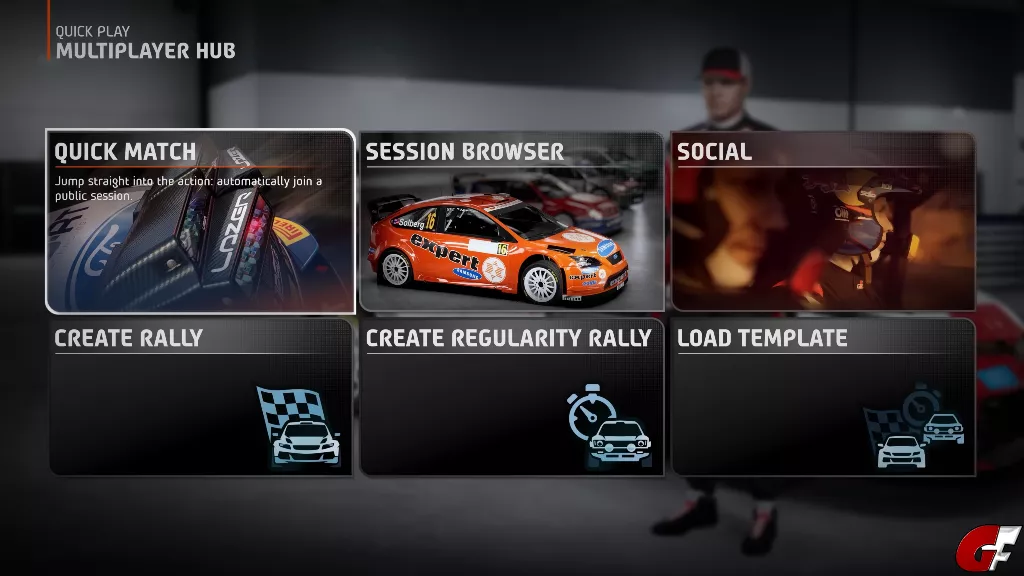Open the Session Browser
This screenshot has height=576, width=1024.
click(511, 221)
